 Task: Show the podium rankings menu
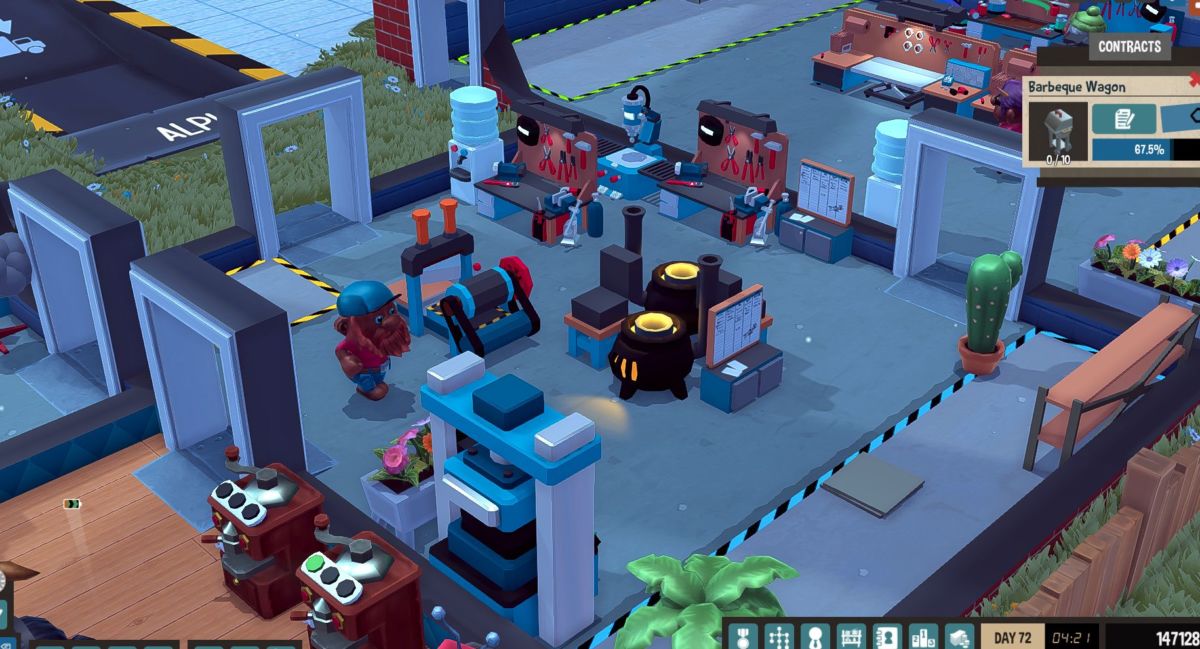click(x=923, y=636)
